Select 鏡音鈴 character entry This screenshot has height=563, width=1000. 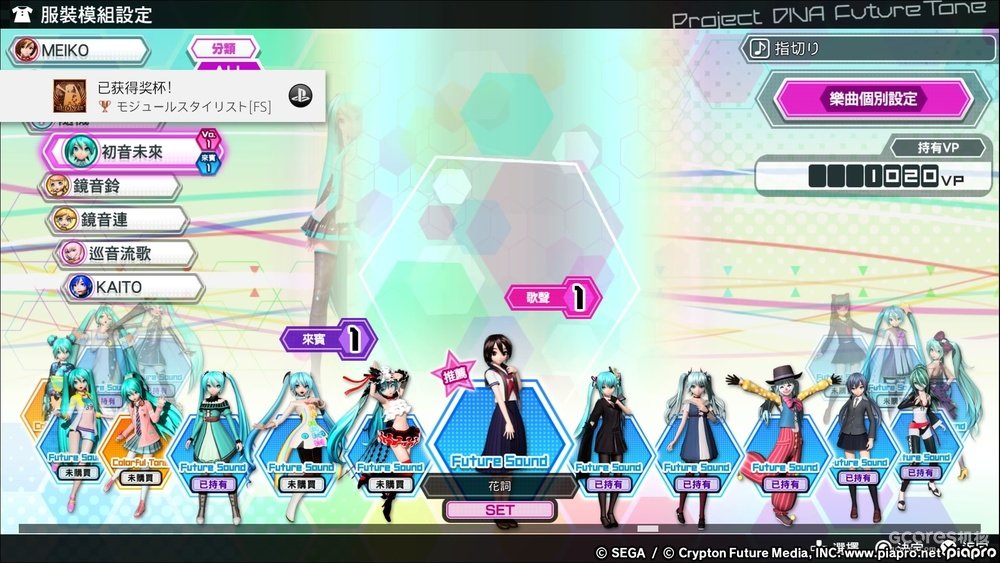tap(110, 186)
